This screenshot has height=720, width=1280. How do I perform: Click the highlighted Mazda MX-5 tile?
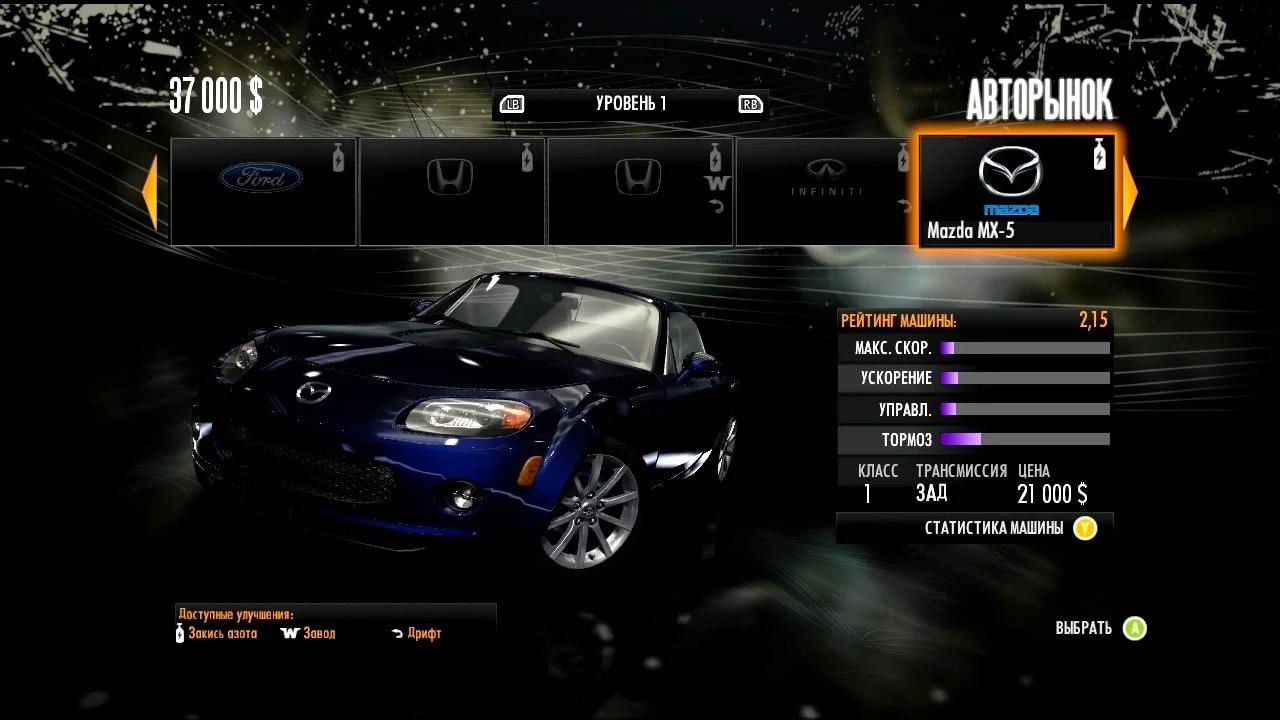click(x=1015, y=191)
